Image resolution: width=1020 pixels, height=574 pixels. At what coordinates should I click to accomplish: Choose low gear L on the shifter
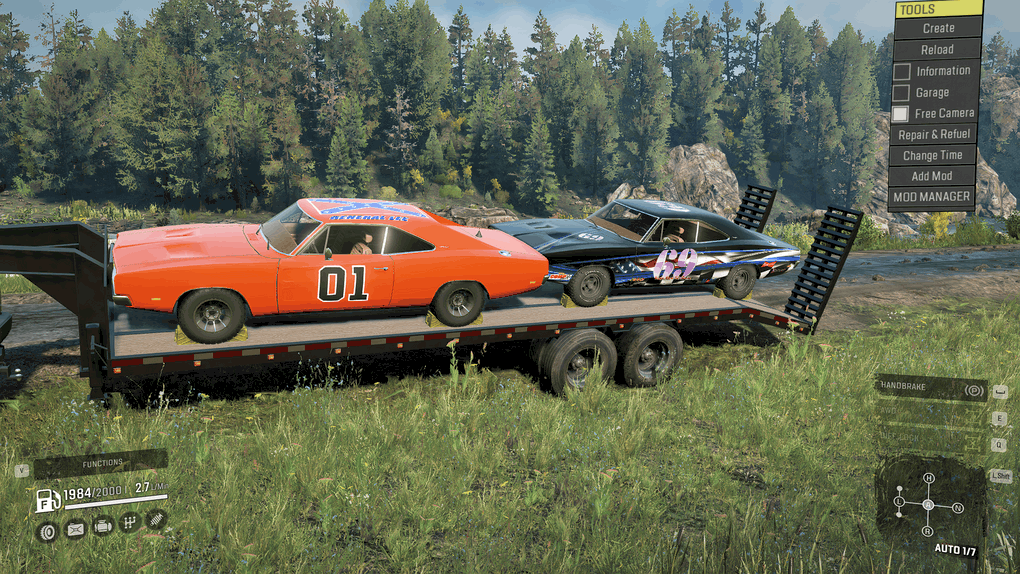pyautogui.click(x=899, y=500)
